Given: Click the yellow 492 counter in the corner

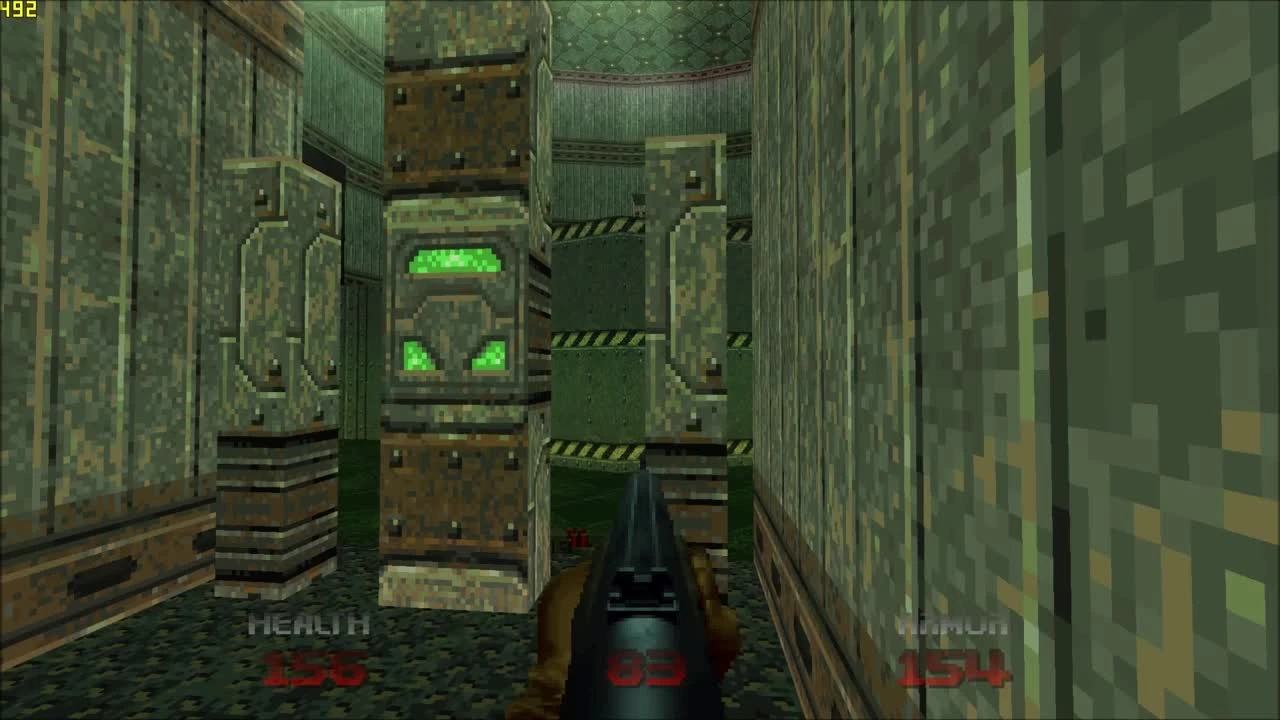Looking at the screenshot, I should click(x=18, y=9).
